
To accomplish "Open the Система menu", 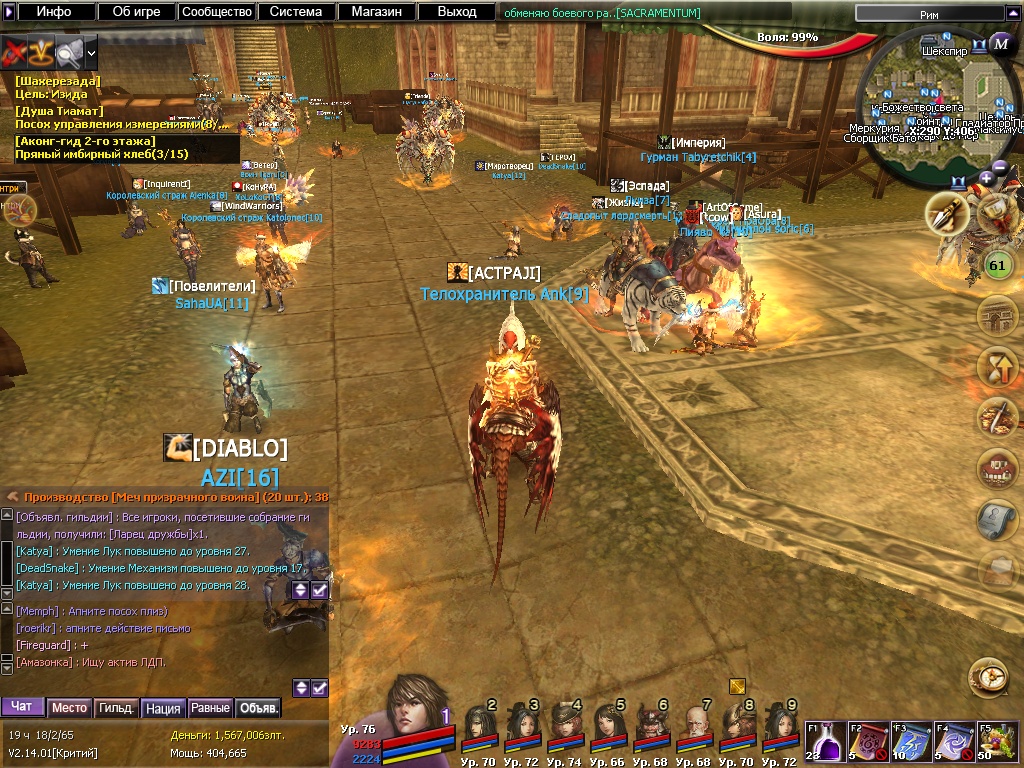I will (x=296, y=12).
